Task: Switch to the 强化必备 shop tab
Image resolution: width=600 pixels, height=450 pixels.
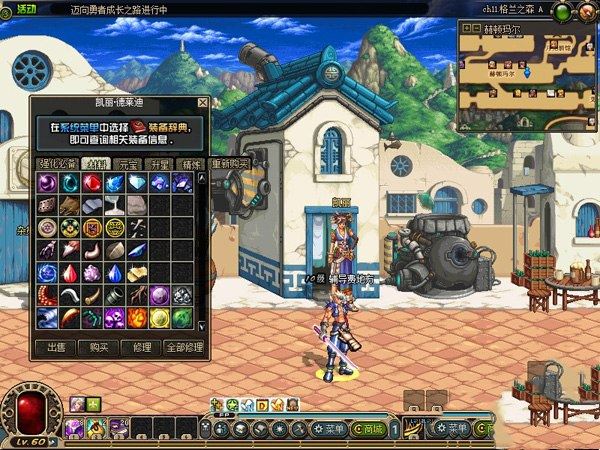Action: [x=54, y=163]
